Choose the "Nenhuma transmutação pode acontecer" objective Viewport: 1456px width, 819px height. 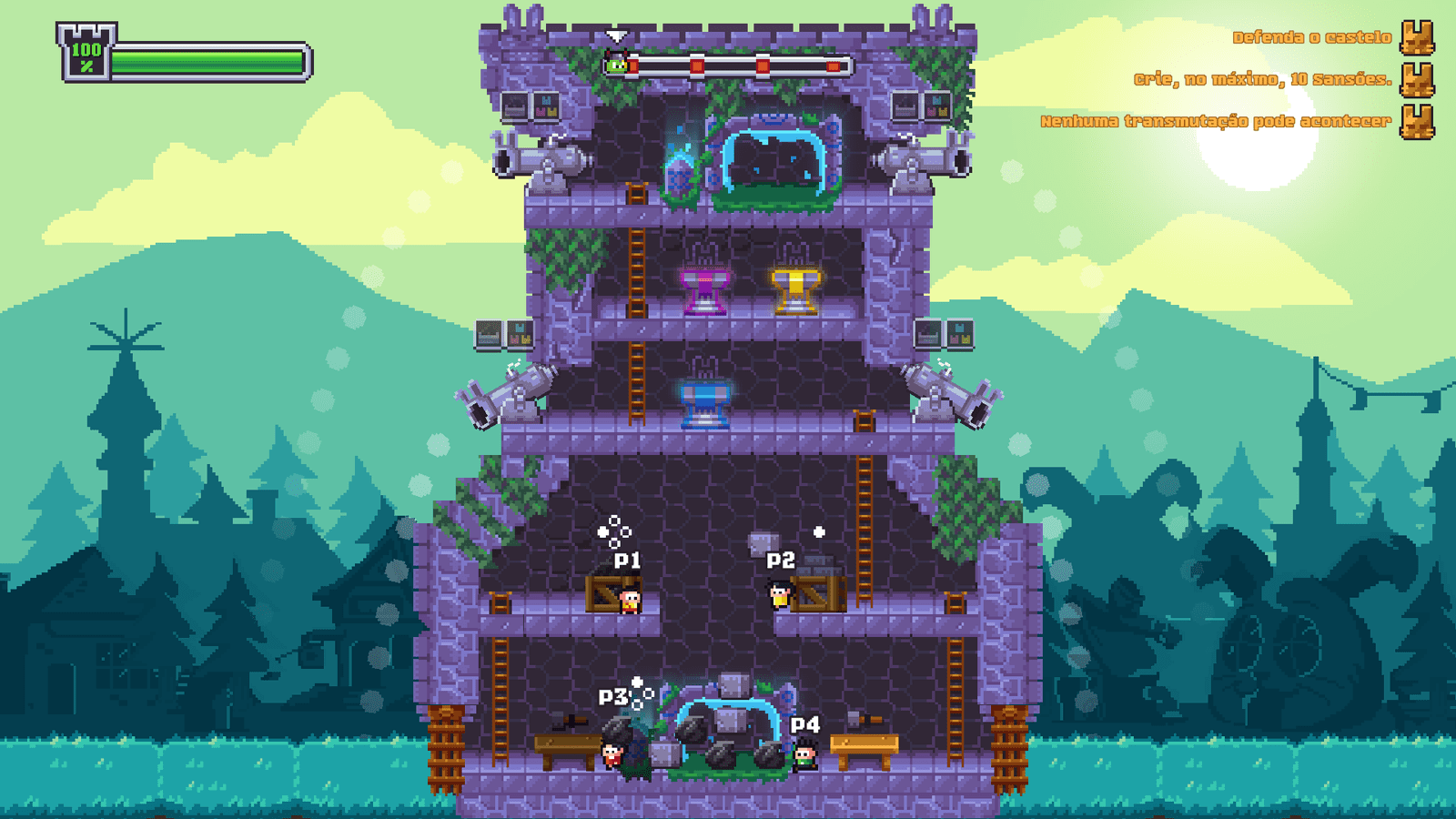[x=1215, y=121]
